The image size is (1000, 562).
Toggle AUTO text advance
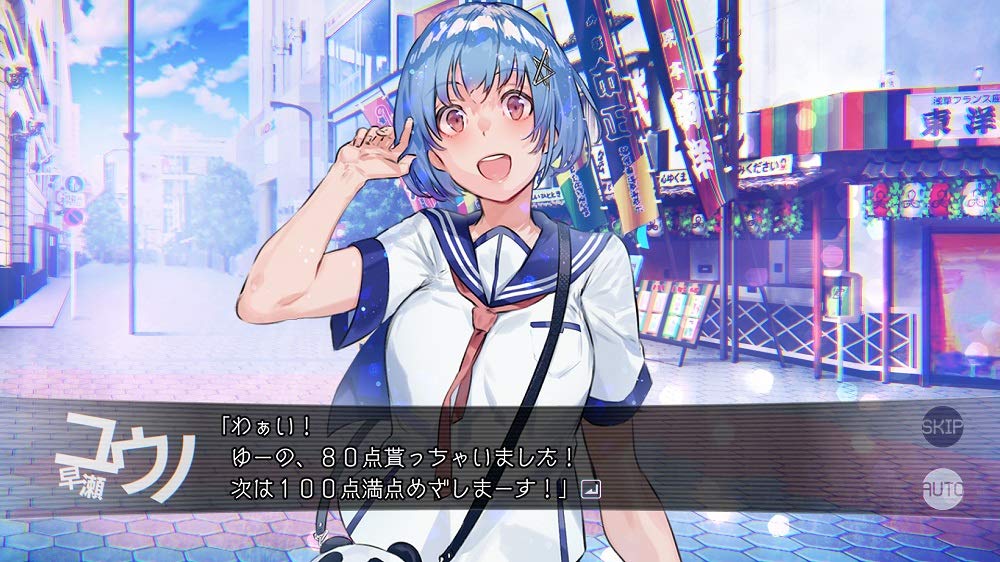tap(941, 489)
